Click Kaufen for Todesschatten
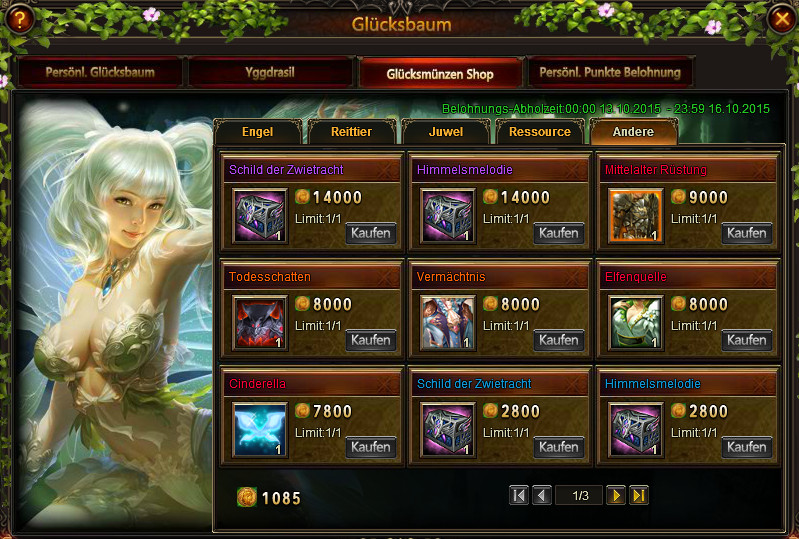The image size is (799, 539). 371,340
